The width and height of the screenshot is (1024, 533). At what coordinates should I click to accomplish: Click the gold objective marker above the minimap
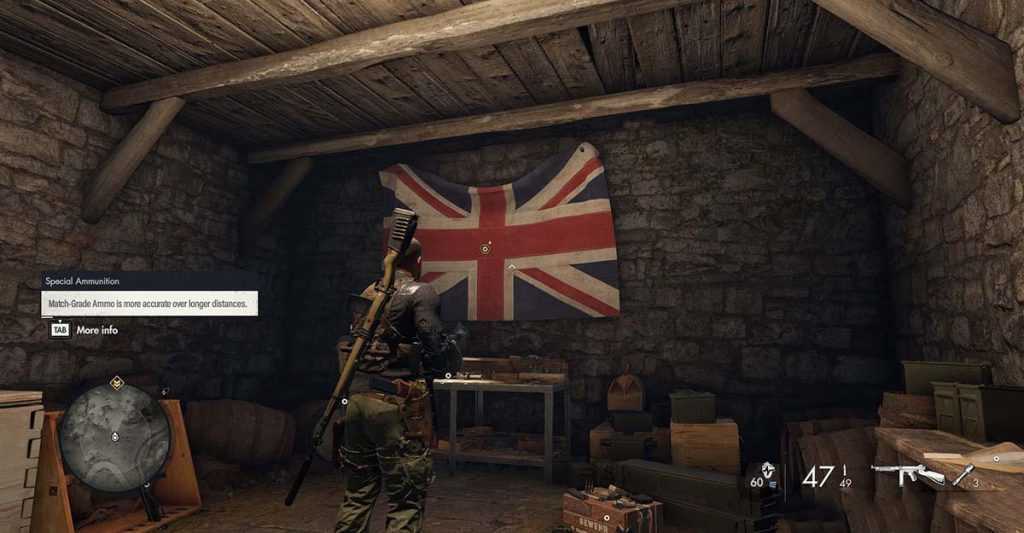(117, 382)
